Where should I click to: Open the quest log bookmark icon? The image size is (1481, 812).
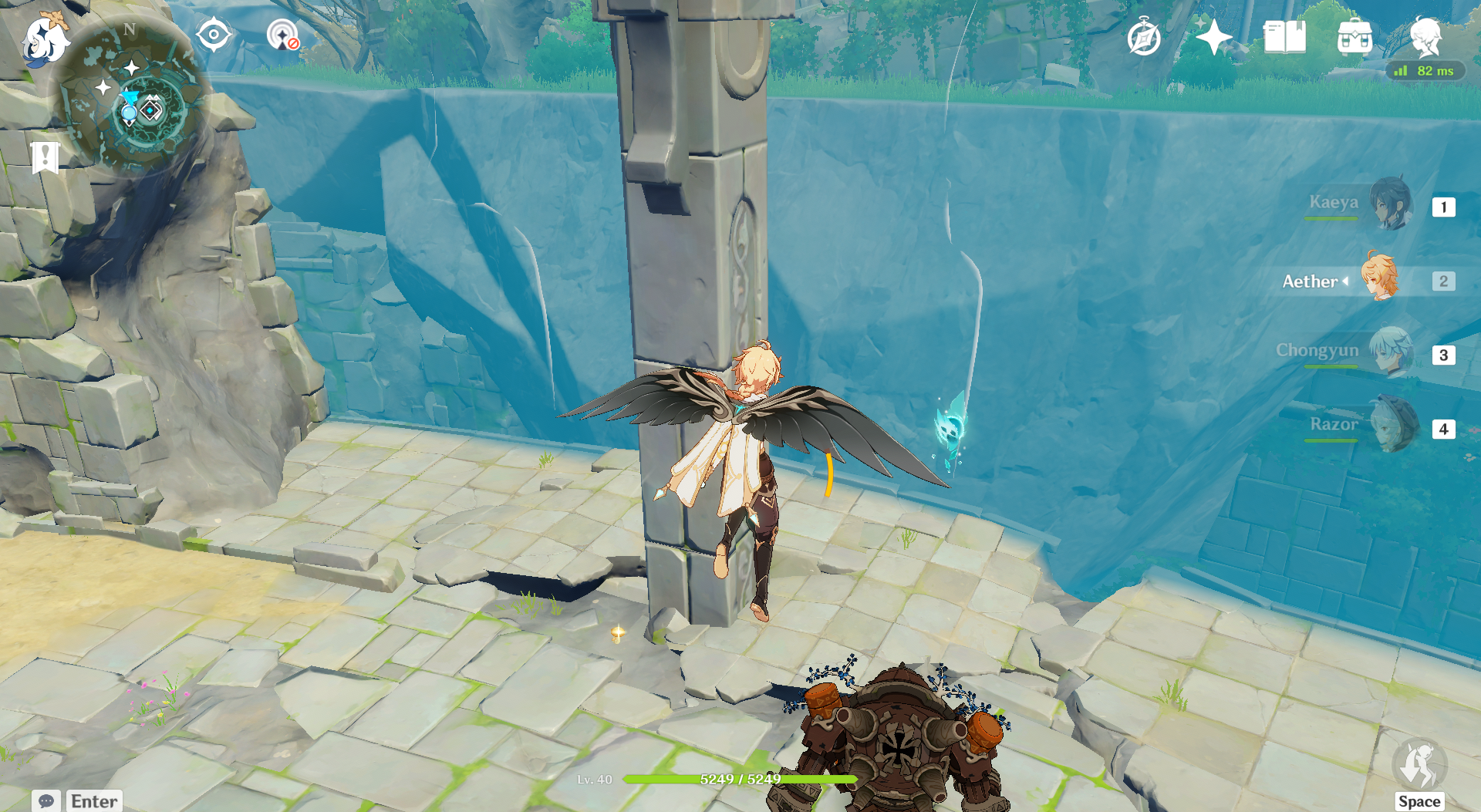46,157
